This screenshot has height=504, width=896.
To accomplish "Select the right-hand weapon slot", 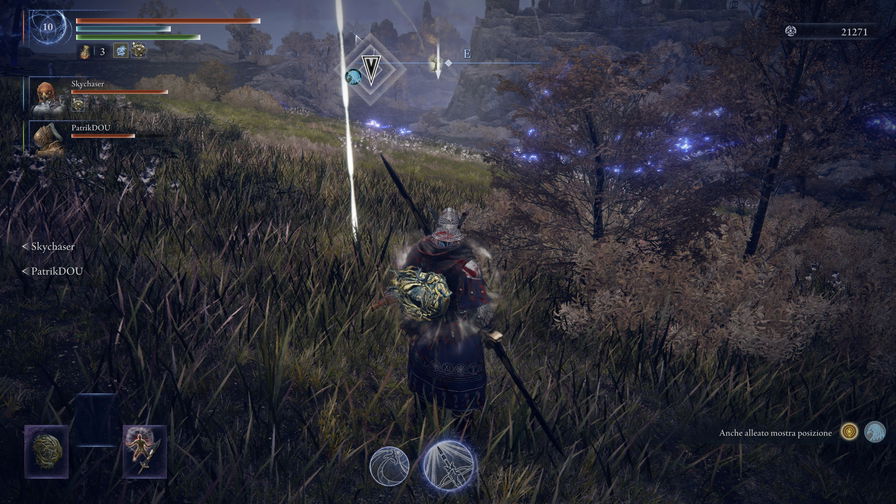I will [144, 451].
